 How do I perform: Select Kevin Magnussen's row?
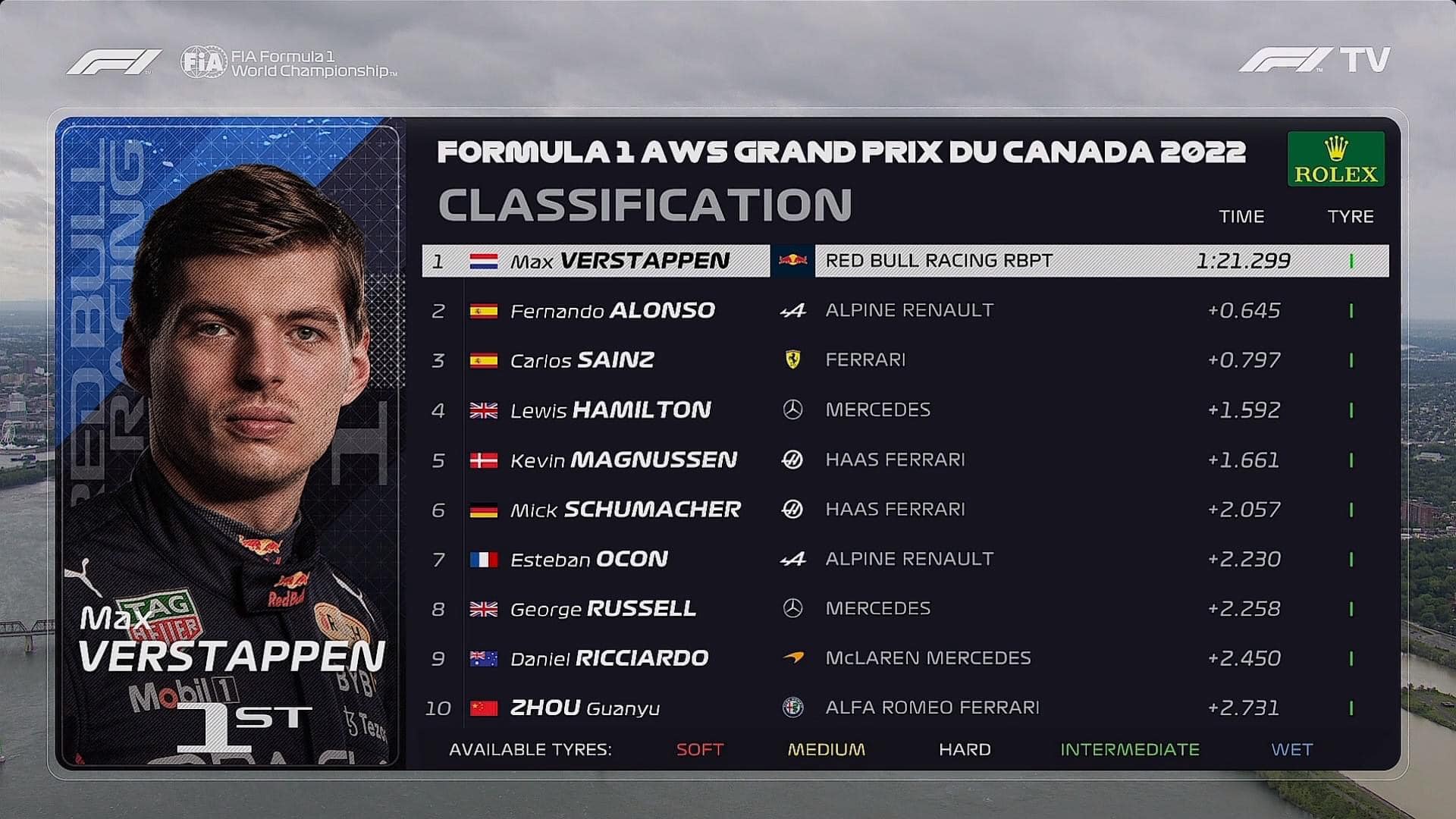[905, 460]
